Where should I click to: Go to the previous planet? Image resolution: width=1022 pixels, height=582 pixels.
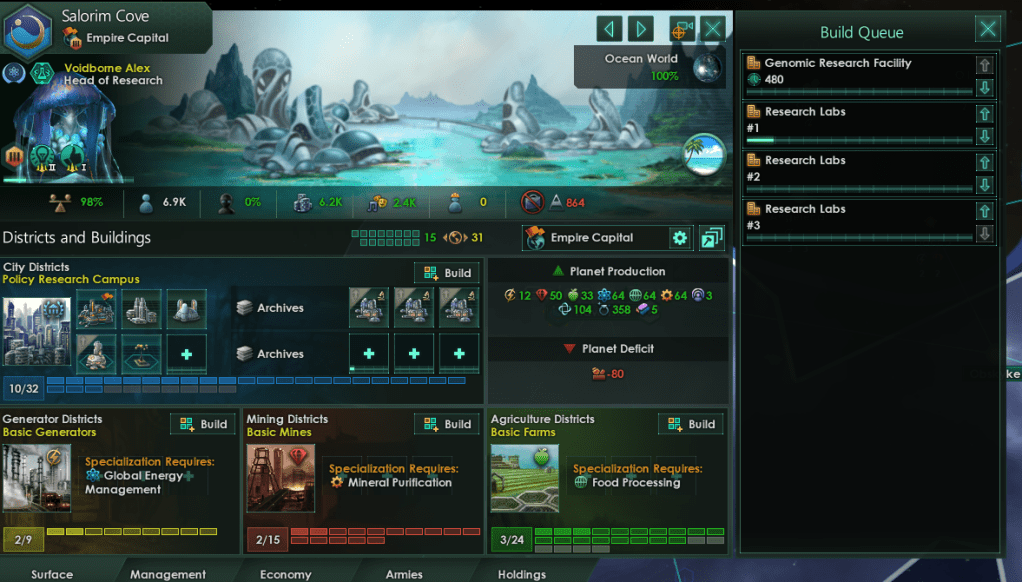[x=609, y=28]
